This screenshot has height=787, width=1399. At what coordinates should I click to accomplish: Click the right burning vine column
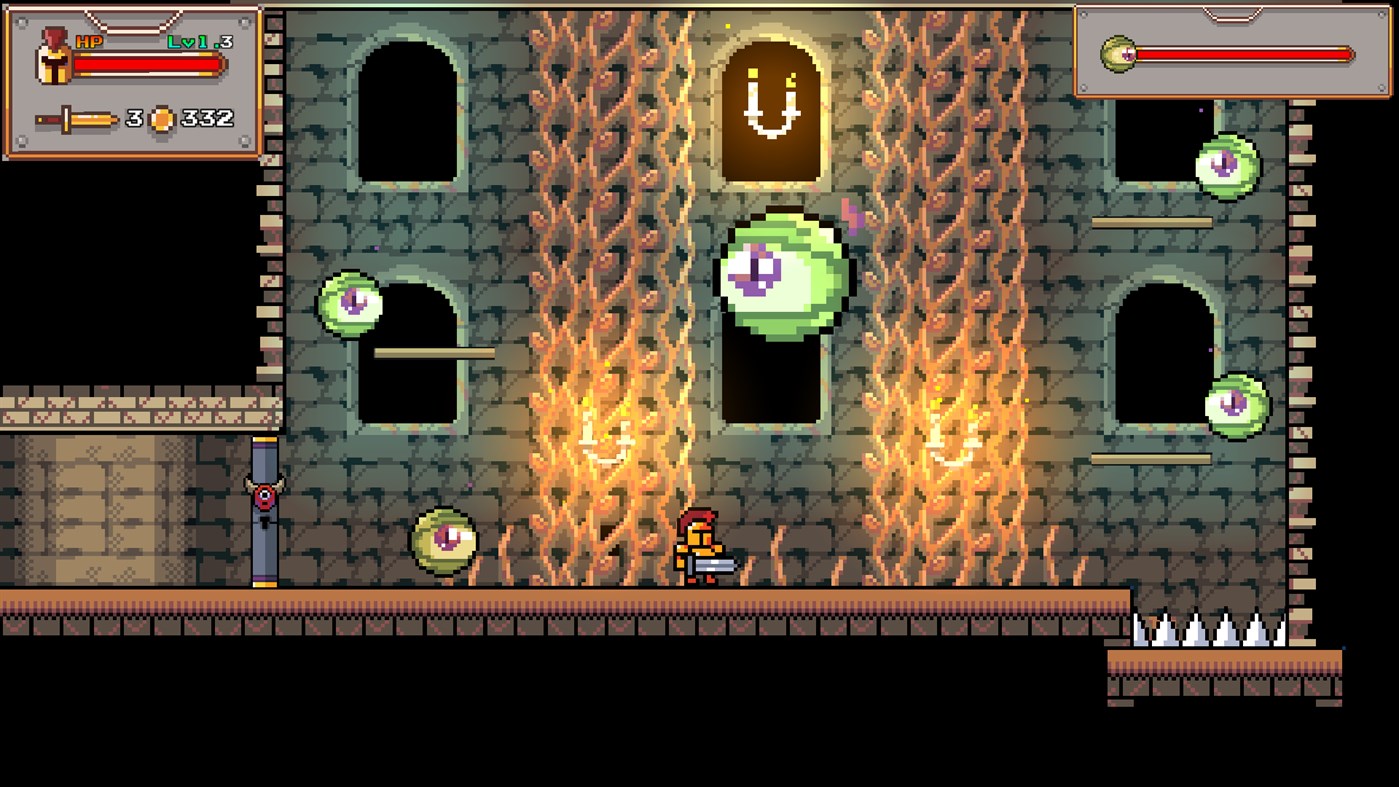pyautogui.click(x=940, y=300)
